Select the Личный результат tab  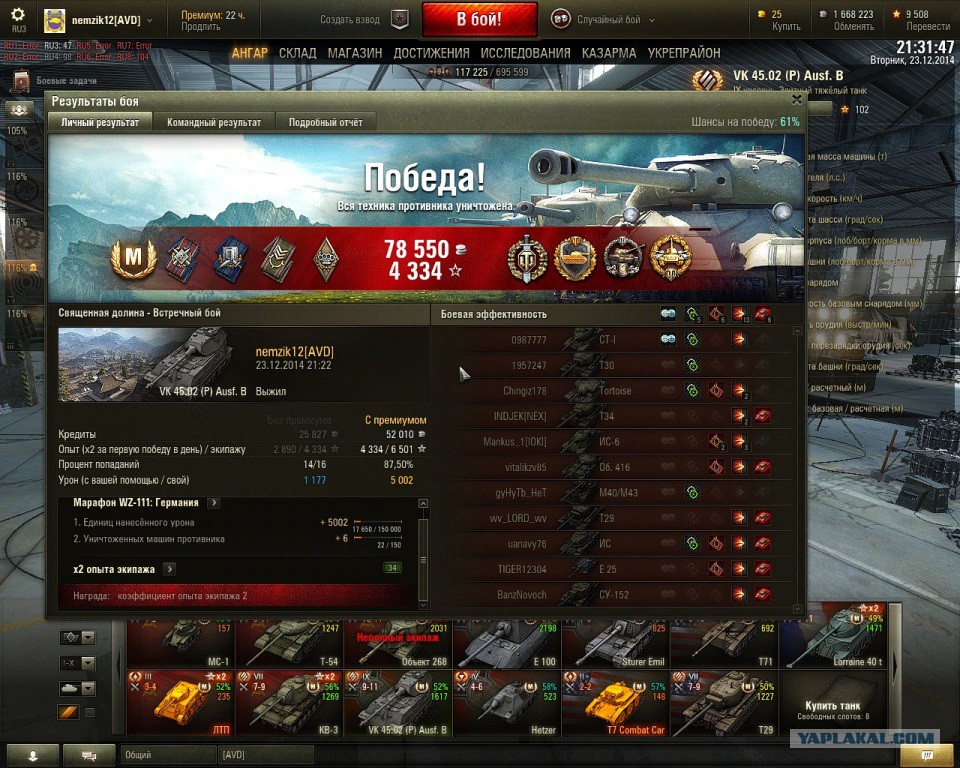tap(99, 122)
